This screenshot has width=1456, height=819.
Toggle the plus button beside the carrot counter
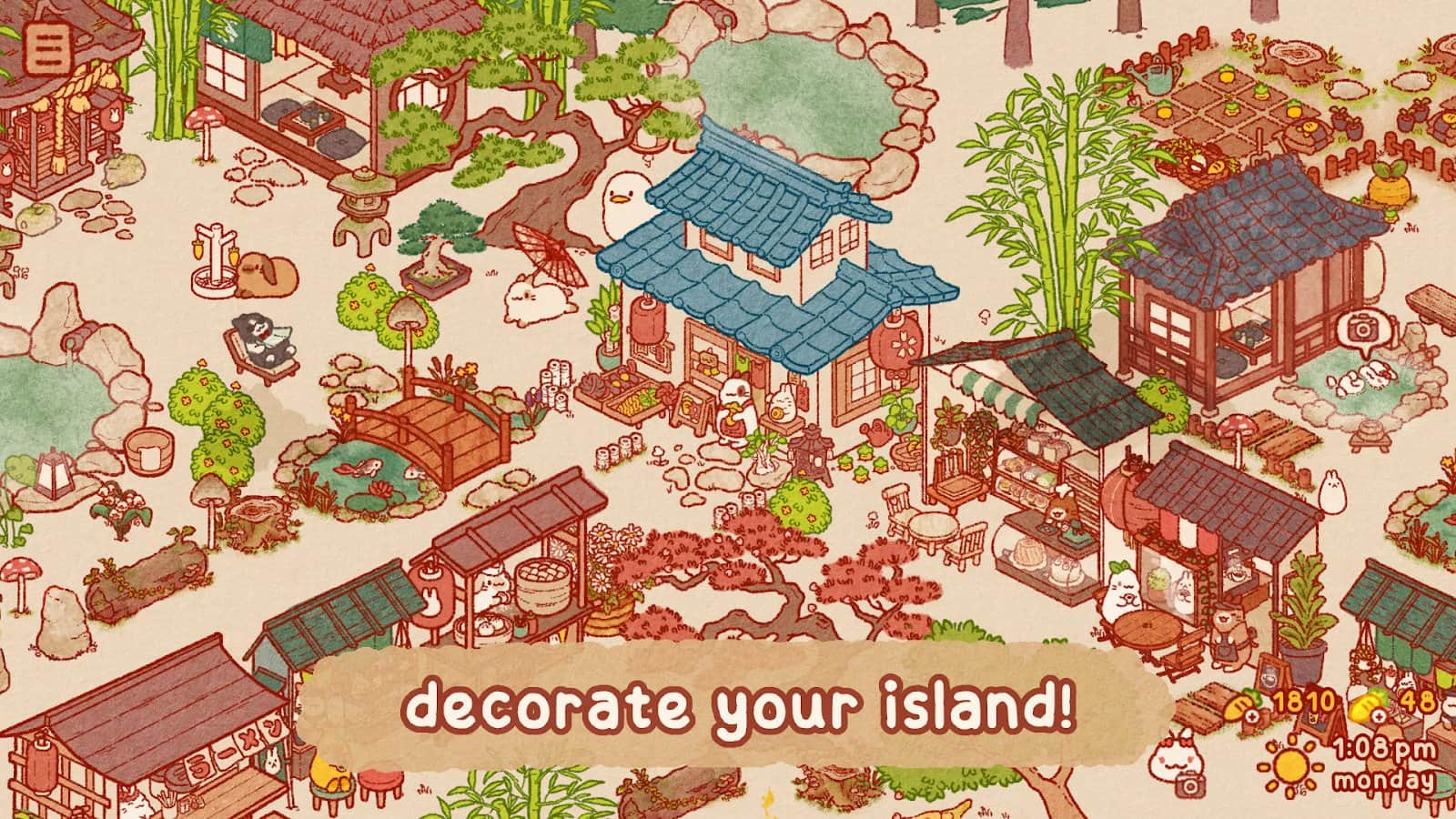coord(1252,716)
